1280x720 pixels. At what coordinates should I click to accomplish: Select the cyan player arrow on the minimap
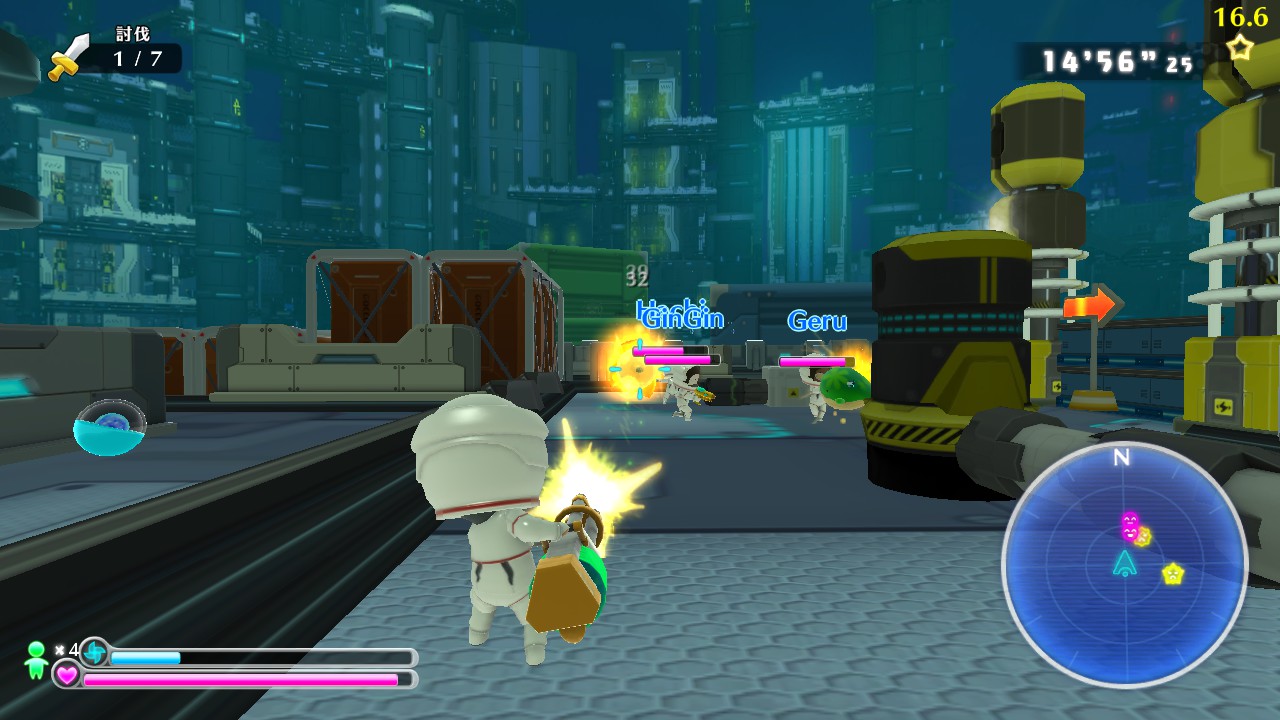click(1124, 562)
